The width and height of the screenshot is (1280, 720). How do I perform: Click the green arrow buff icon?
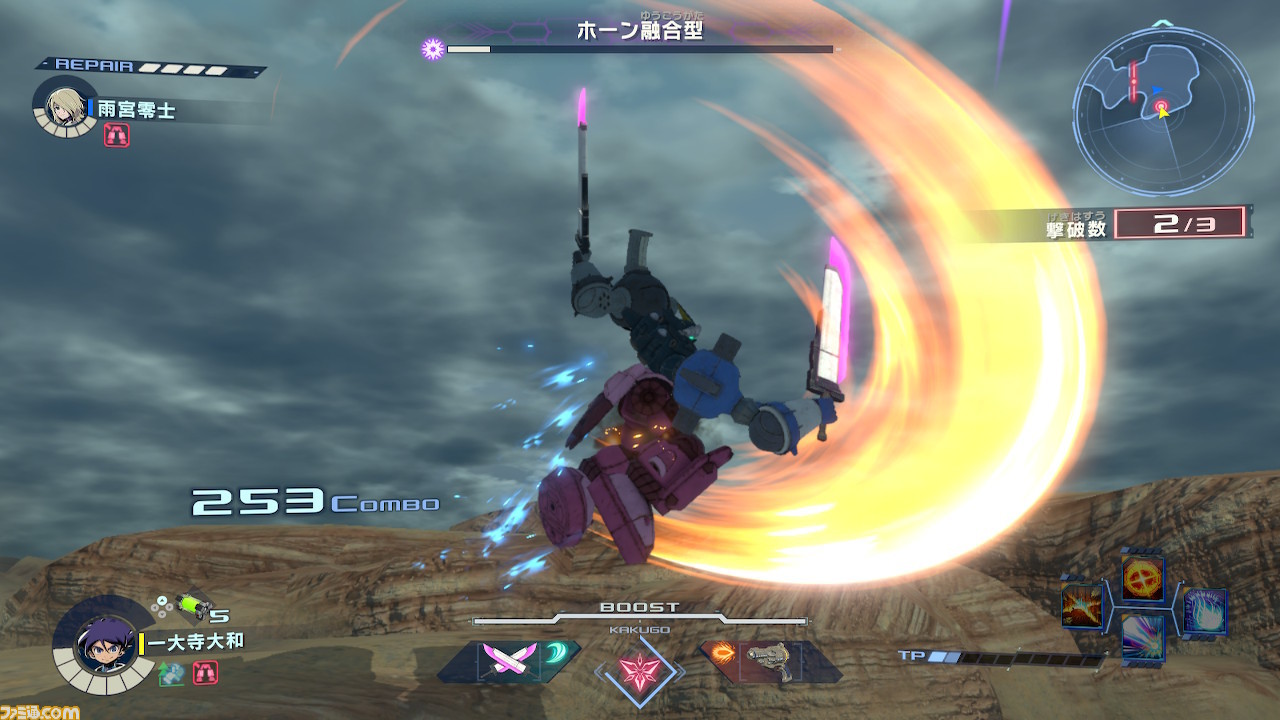coord(171,673)
